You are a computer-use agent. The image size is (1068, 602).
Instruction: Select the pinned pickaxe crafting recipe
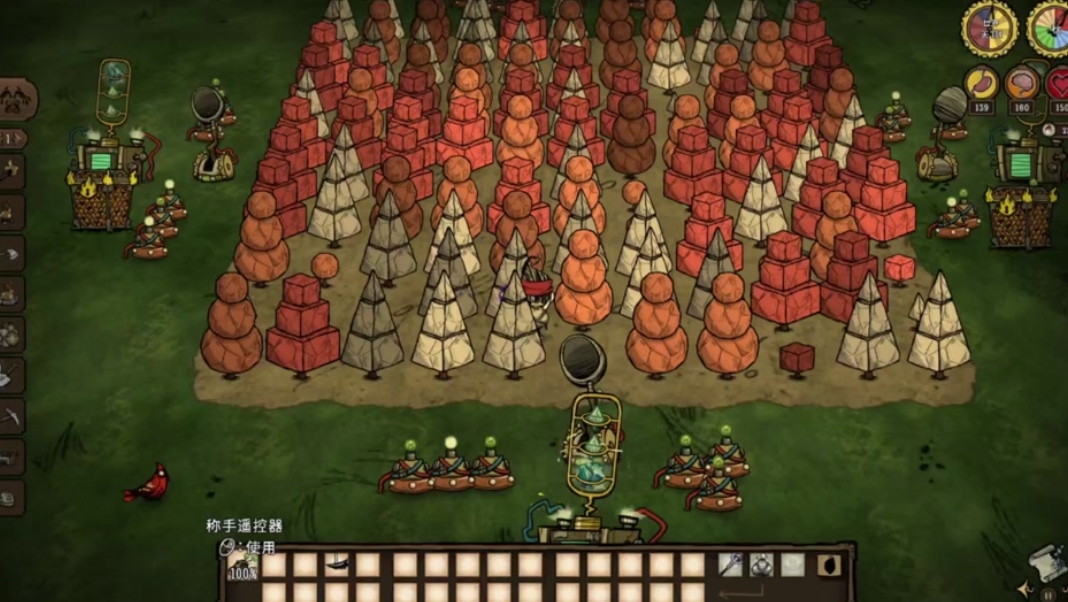pos(11,416)
